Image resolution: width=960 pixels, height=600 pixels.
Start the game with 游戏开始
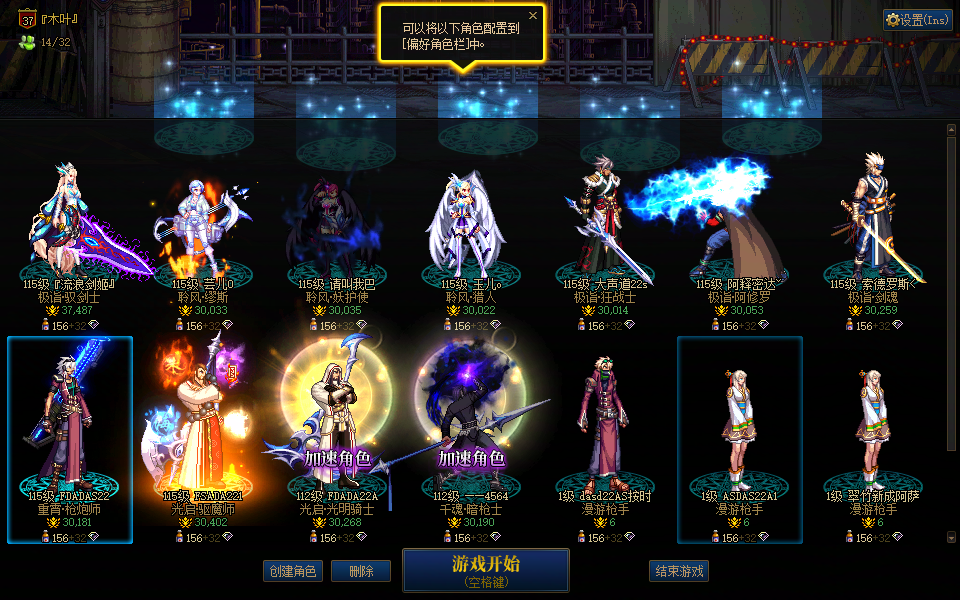click(485, 570)
